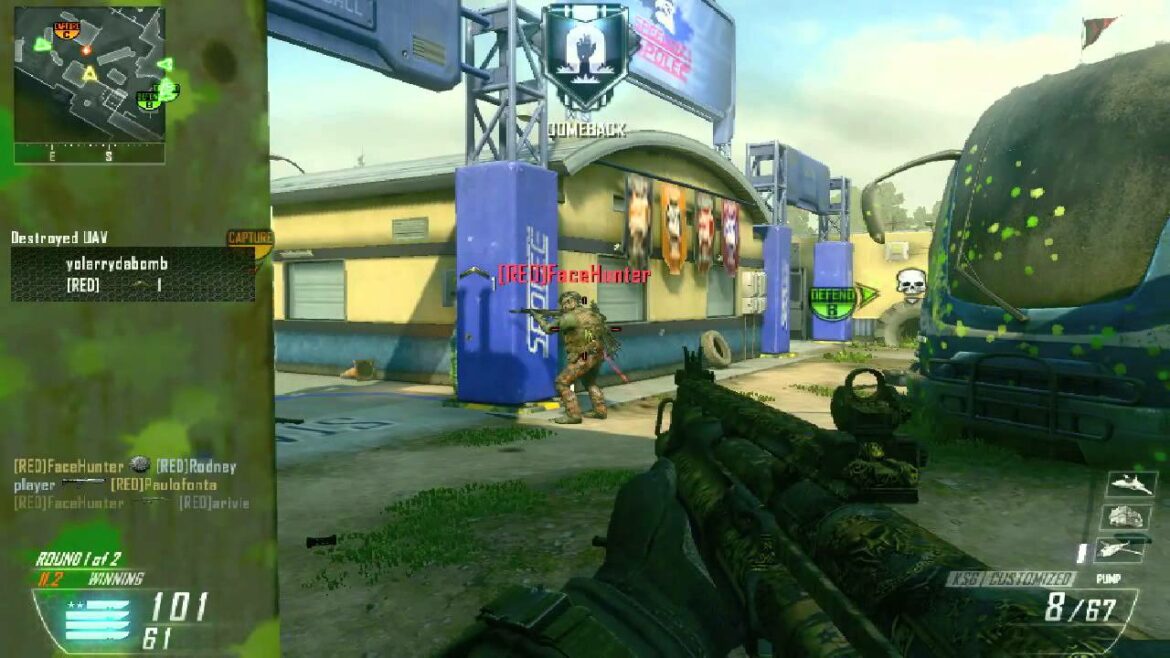Click the Comeback medal emblem
Image resolution: width=1170 pixels, height=658 pixels.
585,58
